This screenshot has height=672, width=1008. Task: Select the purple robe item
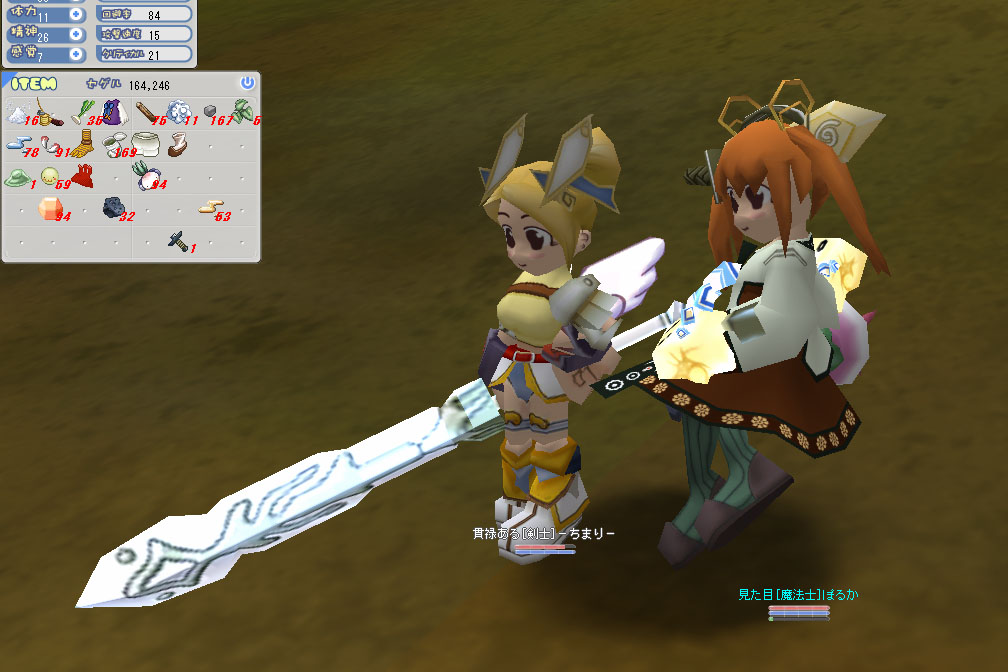[112, 111]
